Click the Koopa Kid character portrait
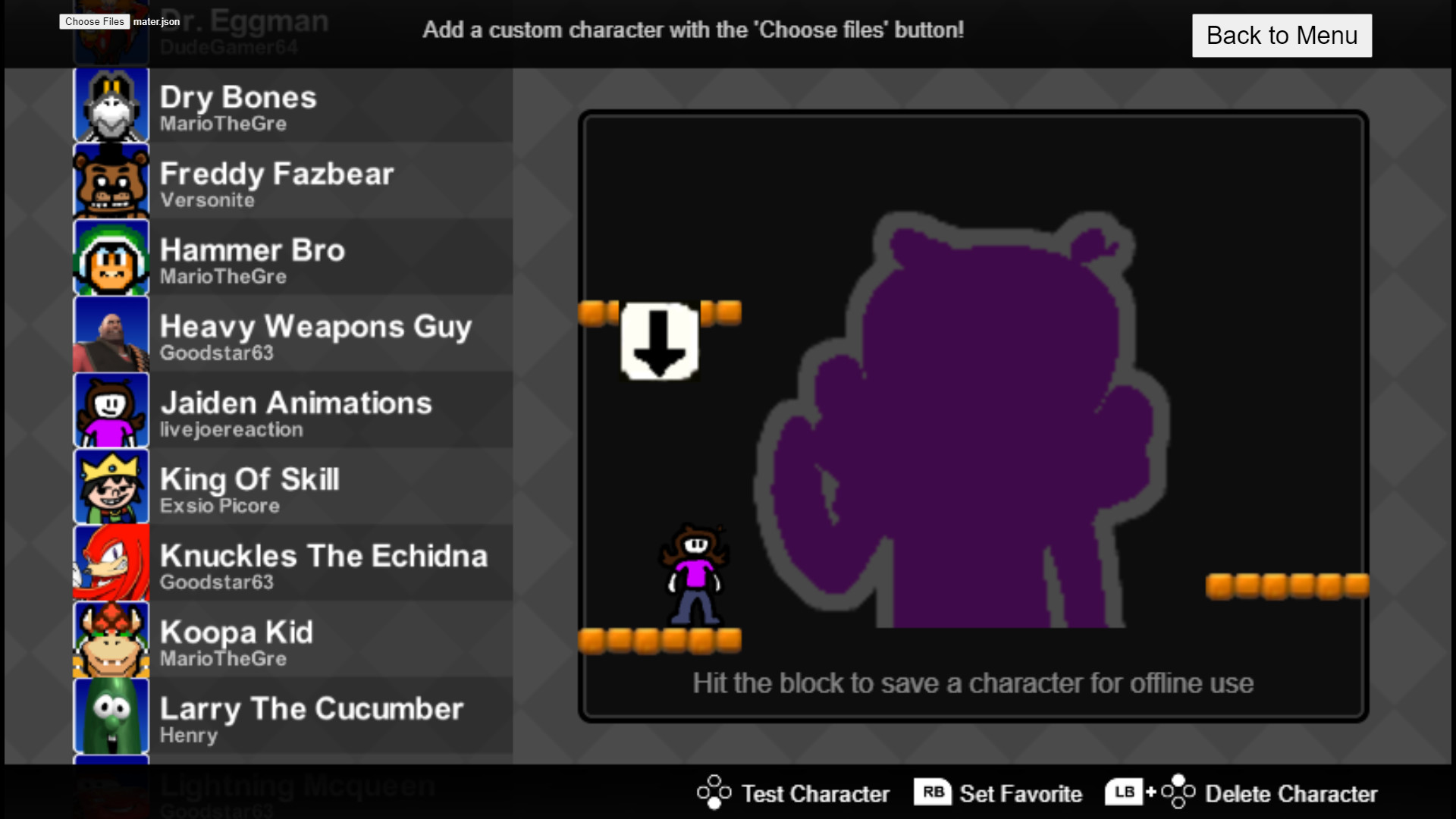 111,639
